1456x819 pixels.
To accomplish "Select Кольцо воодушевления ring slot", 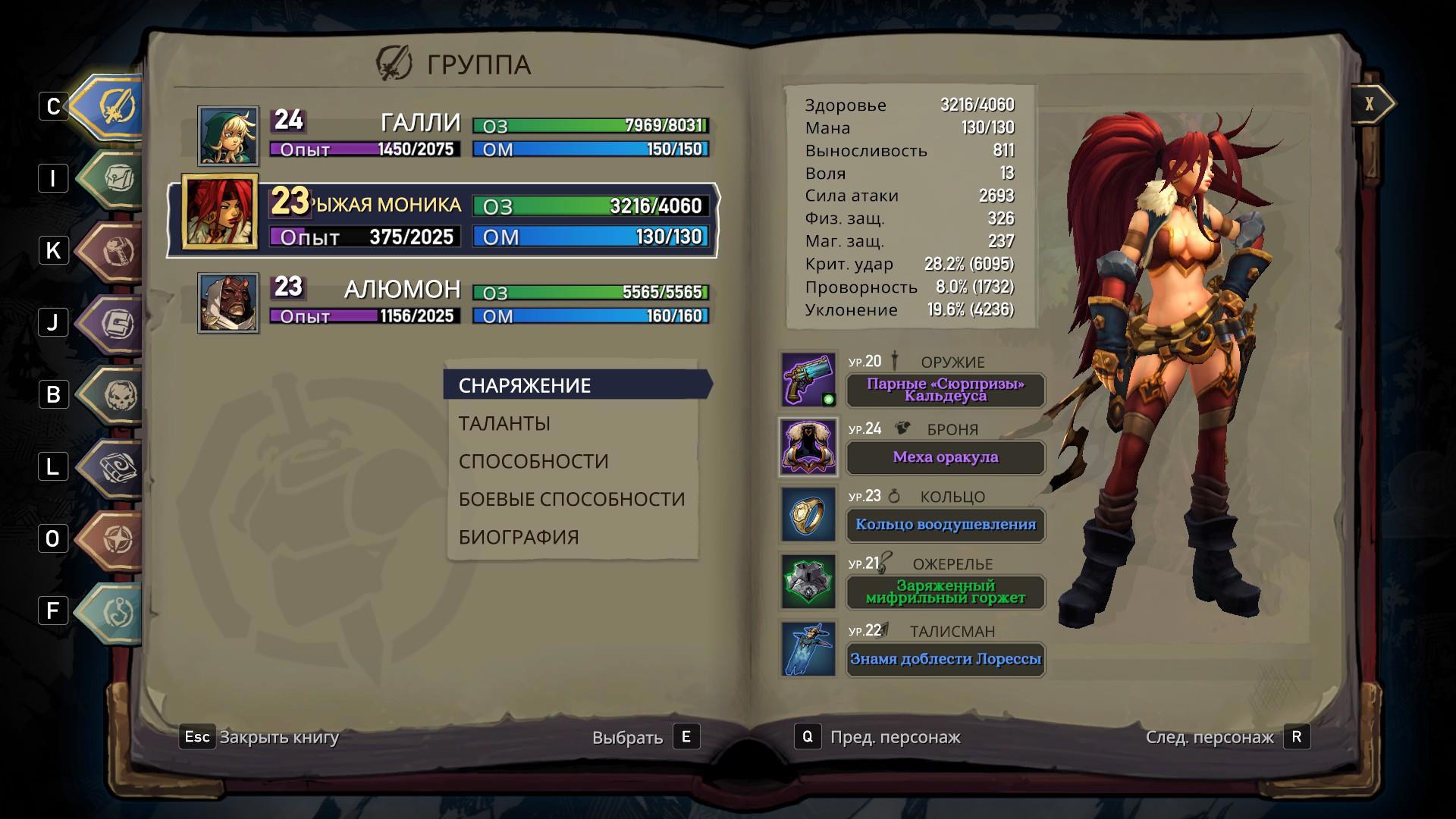I will [945, 525].
